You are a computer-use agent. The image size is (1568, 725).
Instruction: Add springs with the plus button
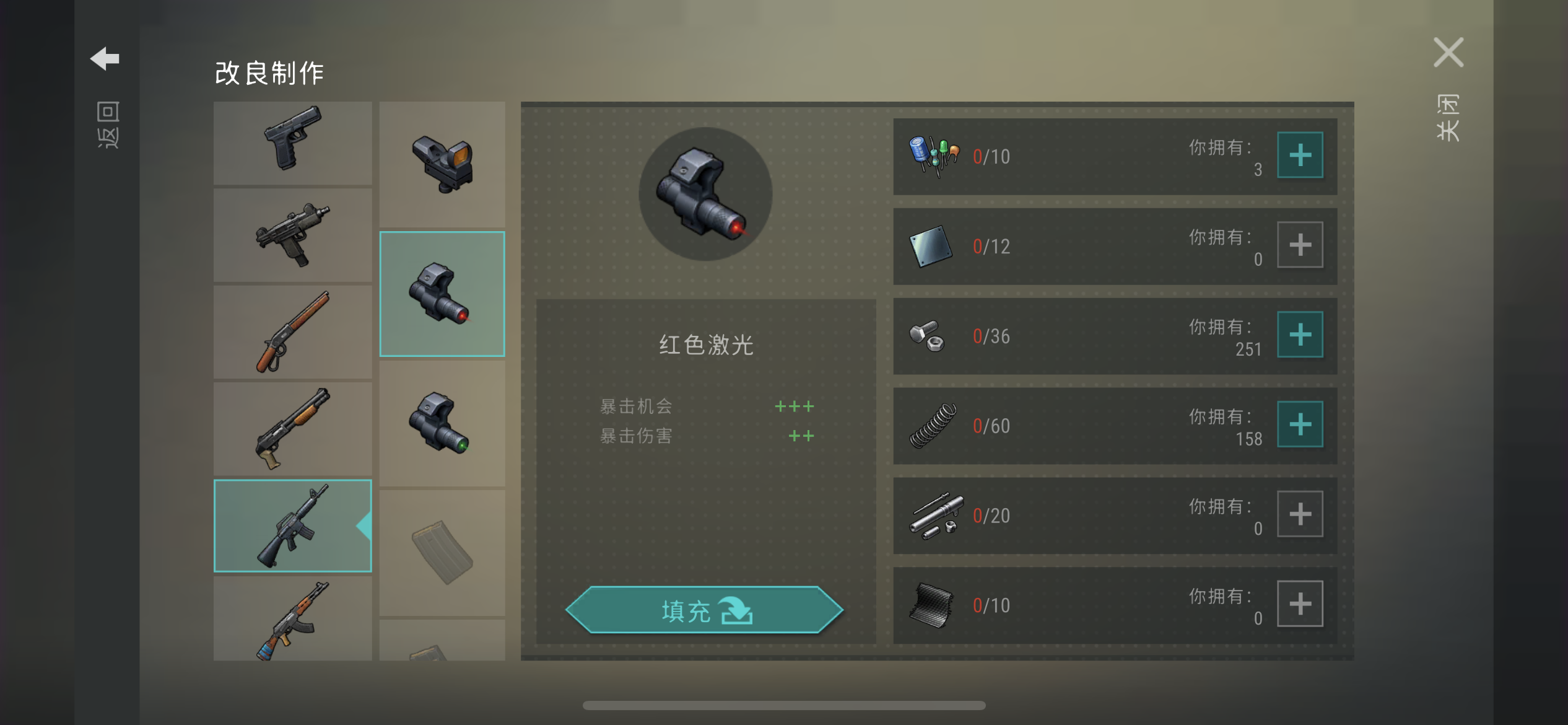1299,424
